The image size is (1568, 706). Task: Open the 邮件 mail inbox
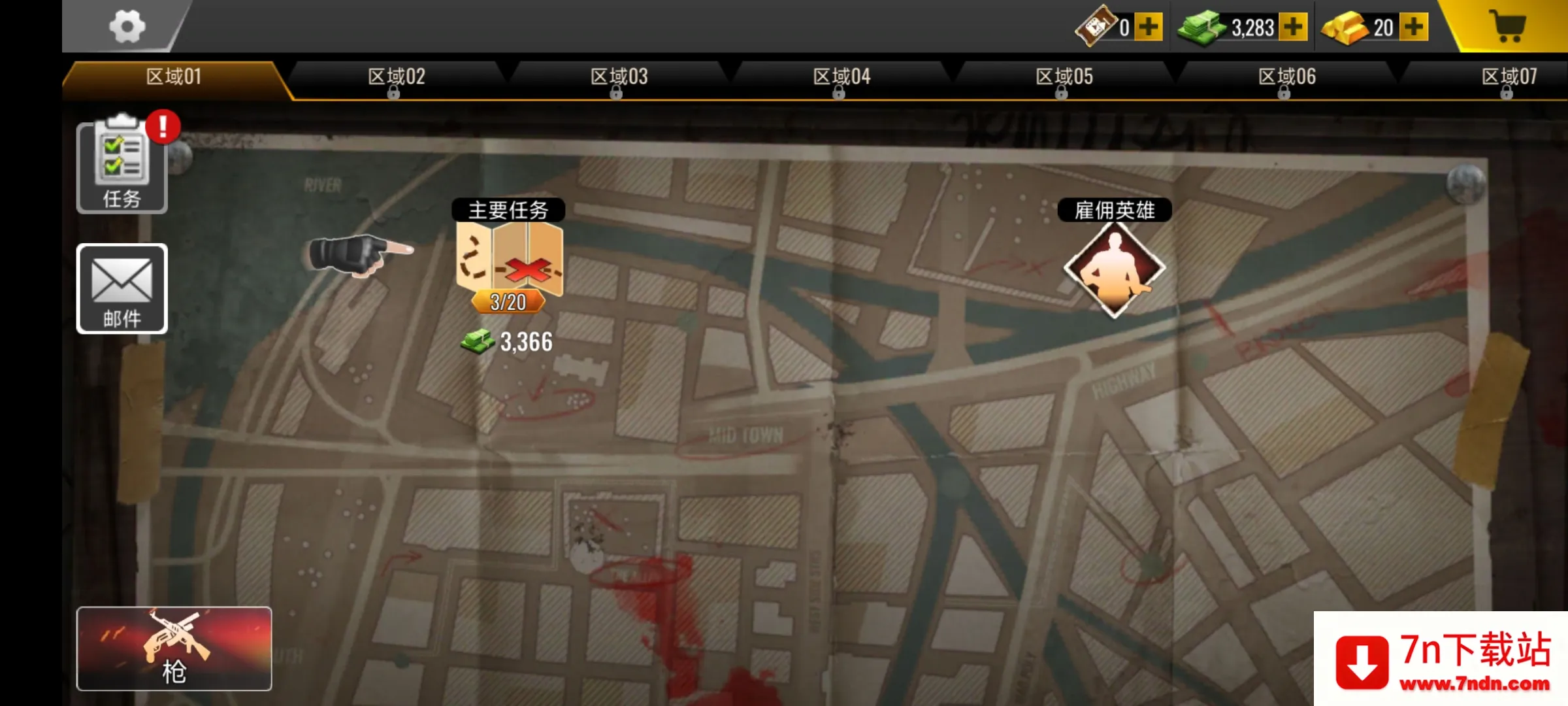122,288
